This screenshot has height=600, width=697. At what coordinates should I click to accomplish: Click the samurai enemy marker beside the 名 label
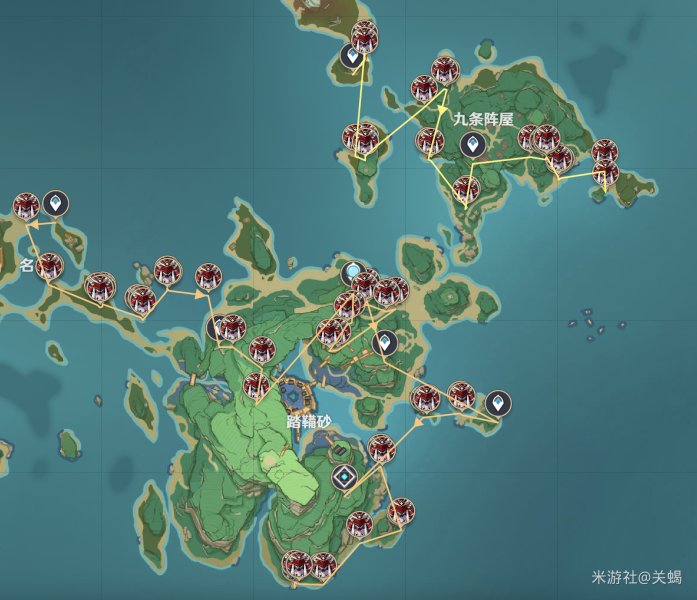(x=49, y=267)
